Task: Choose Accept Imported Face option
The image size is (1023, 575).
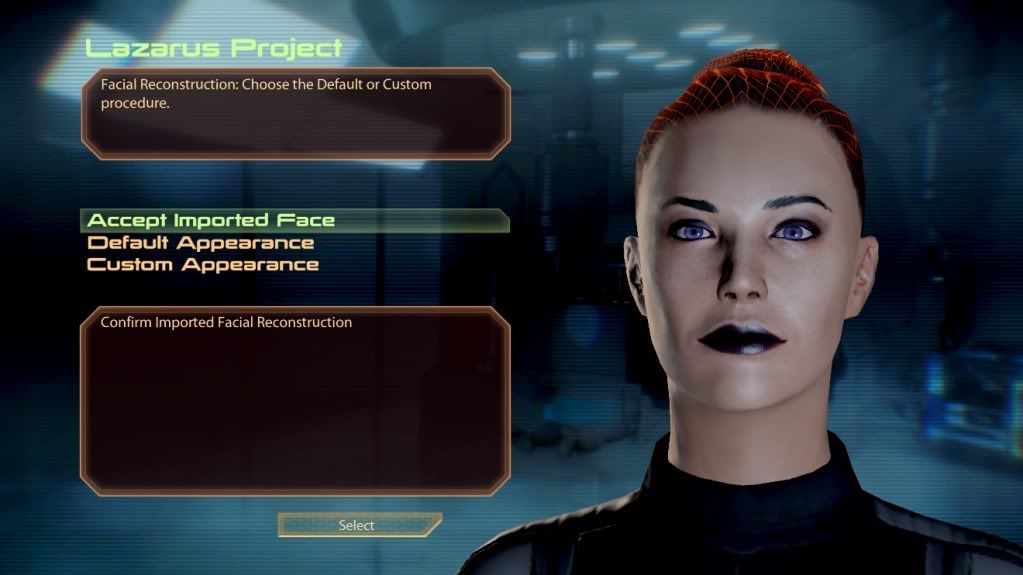Action: point(211,220)
